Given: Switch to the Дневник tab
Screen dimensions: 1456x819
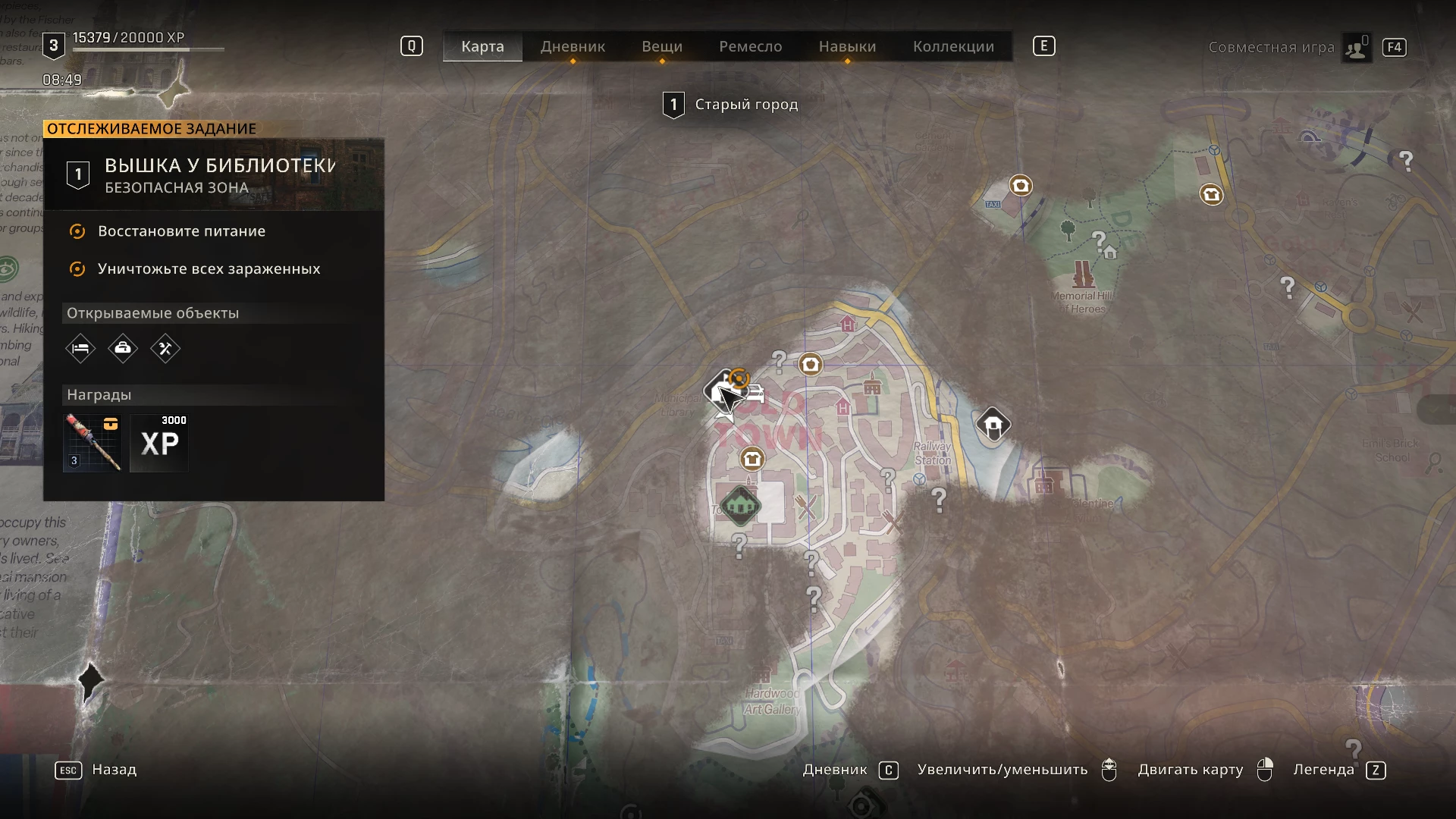Looking at the screenshot, I should pos(573,46).
